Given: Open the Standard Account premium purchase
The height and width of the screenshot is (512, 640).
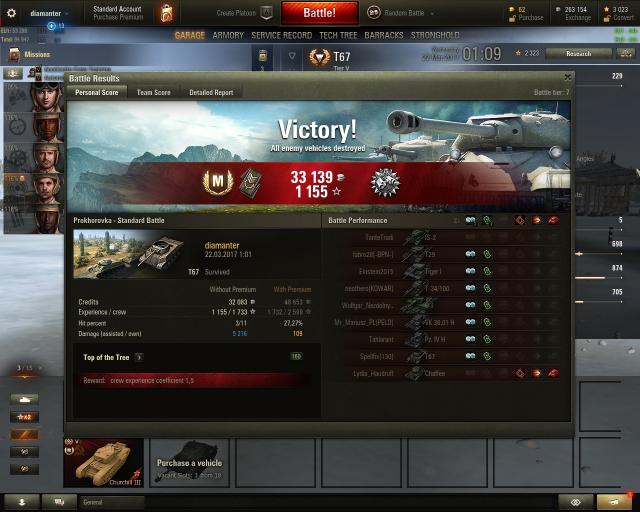Looking at the screenshot, I should 117,13.
